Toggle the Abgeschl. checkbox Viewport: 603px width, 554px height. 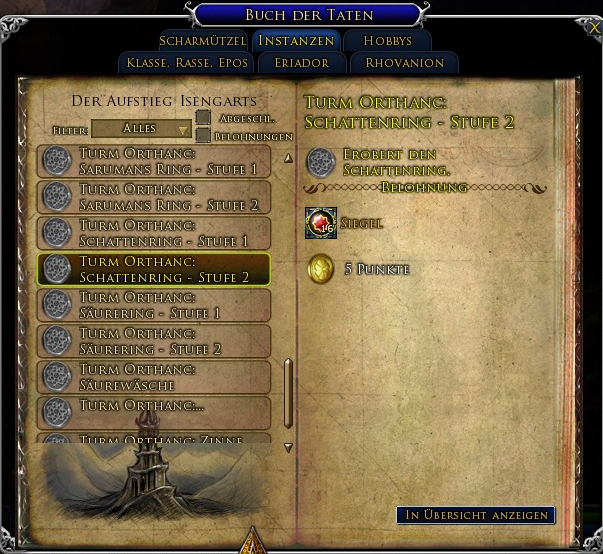coord(203,118)
